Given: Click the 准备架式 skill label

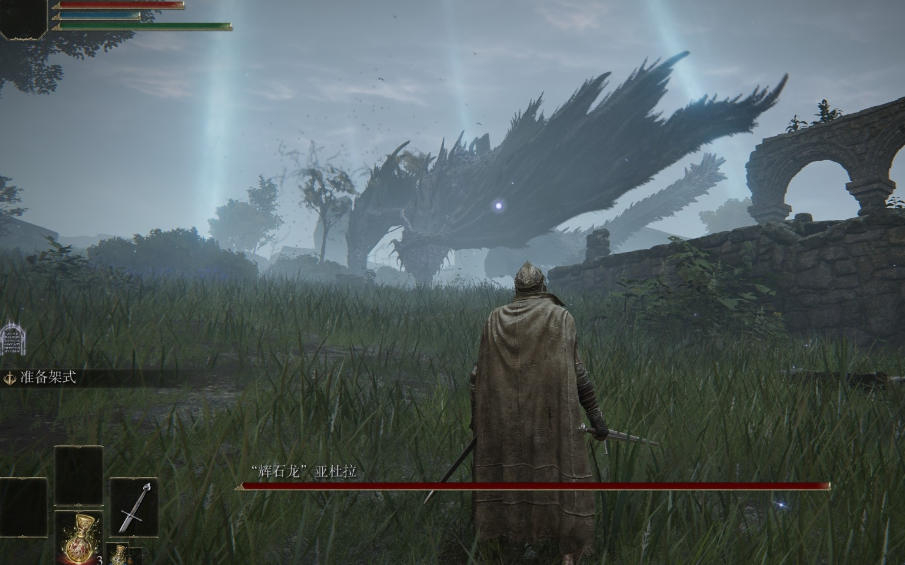Looking at the screenshot, I should 47,378.
